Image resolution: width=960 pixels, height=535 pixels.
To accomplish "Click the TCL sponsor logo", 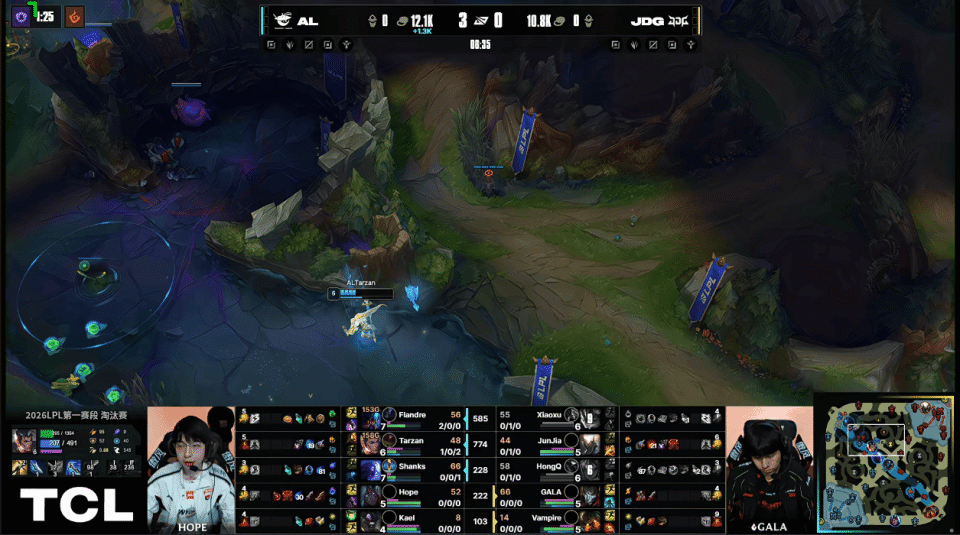I will 76,505.
